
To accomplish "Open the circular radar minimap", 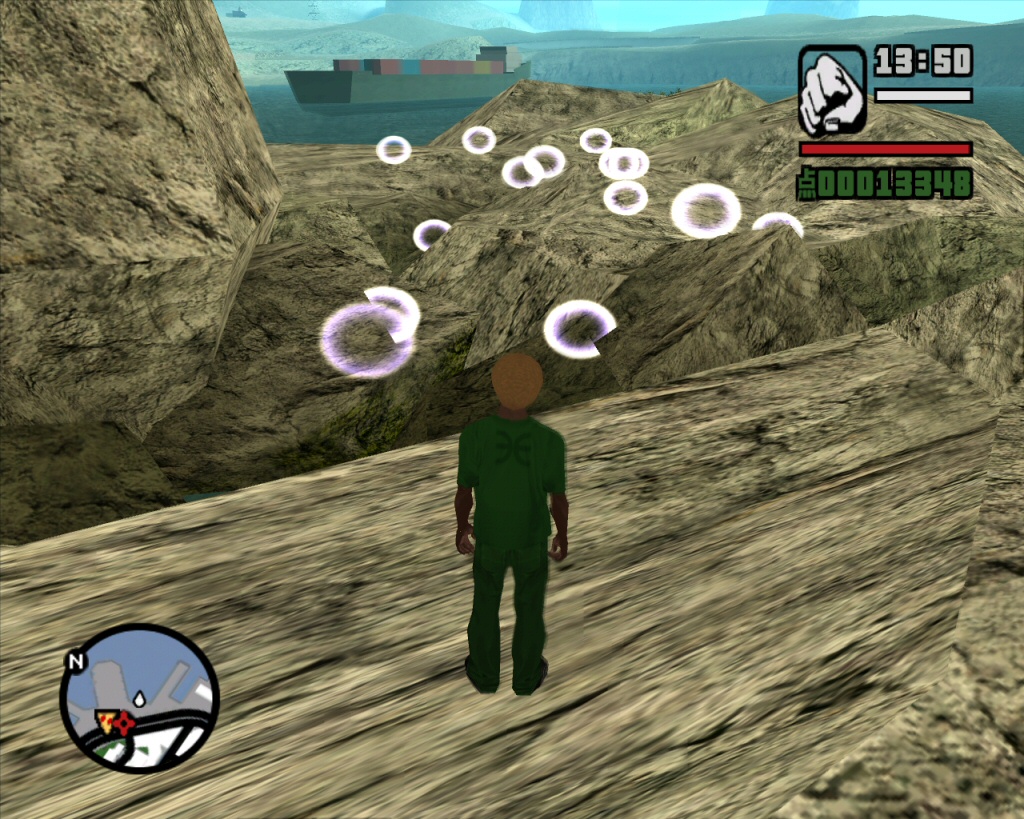I will pos(139,698).
